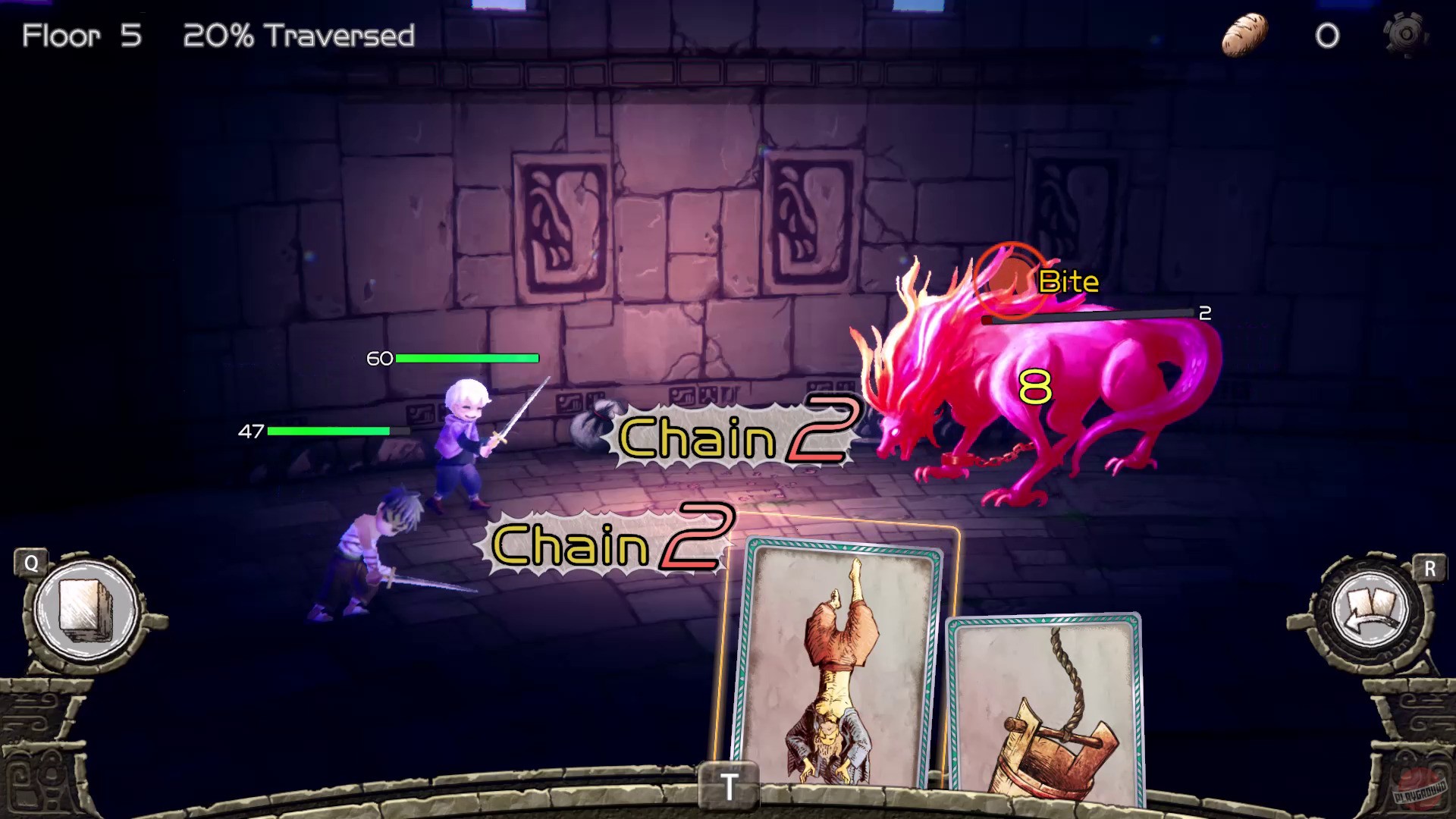
Task: Click the ally health bar showing 60
Action: [466, 356]
